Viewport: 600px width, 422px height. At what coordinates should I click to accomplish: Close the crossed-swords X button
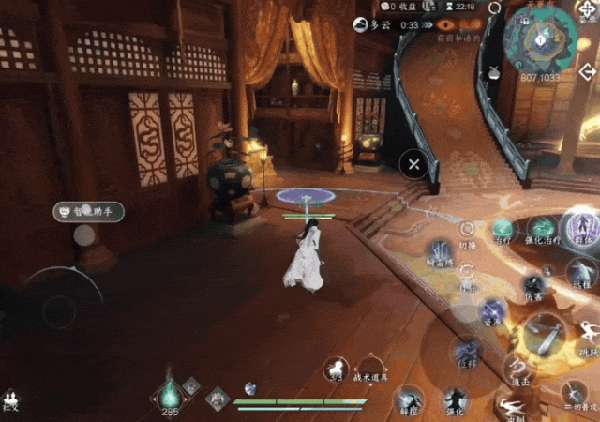coord(412,163)
